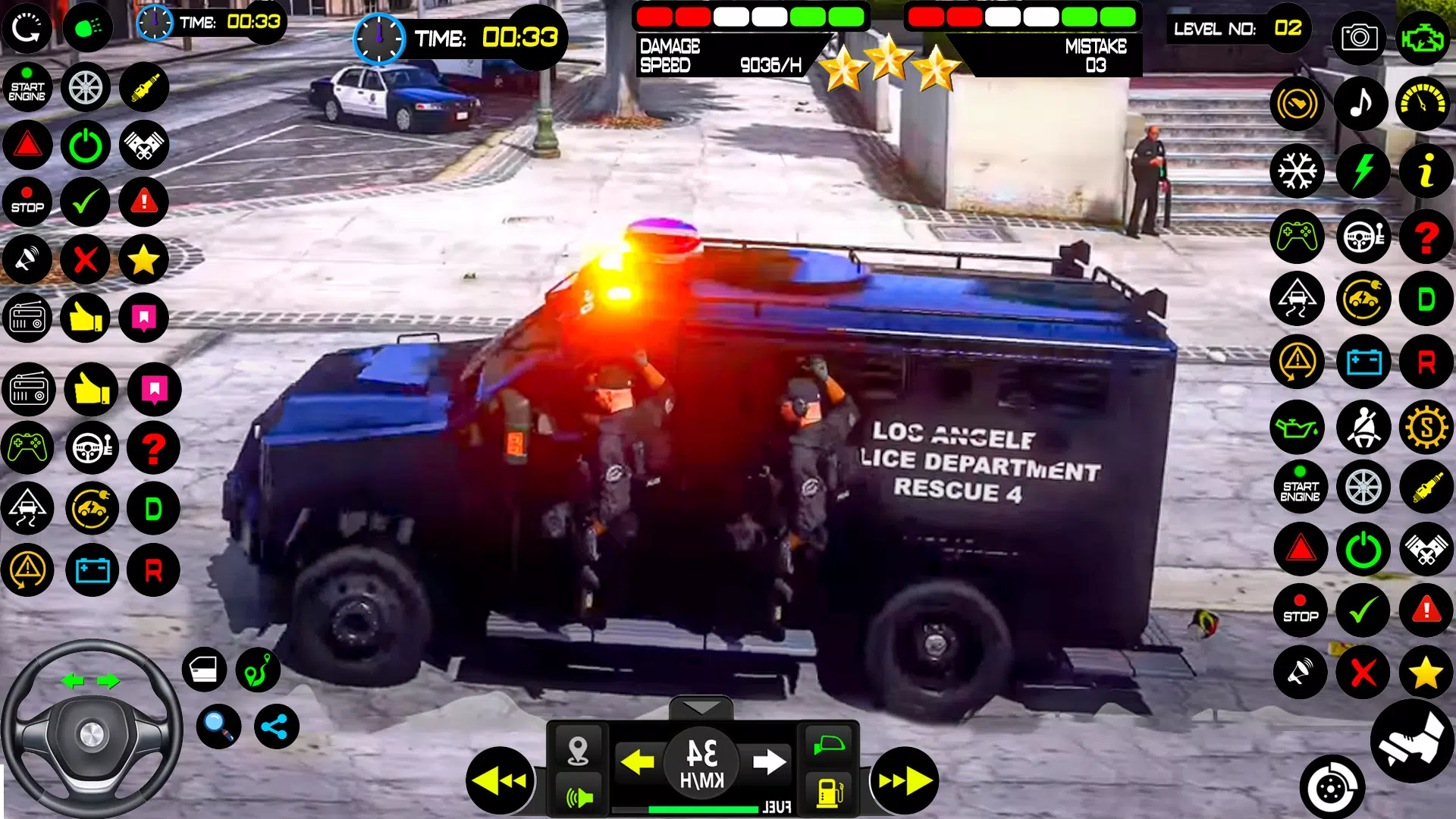Viewport: 1456px width, 819px height.
Task: Select the seatbelt icon
Action: tap(1364, 427)
